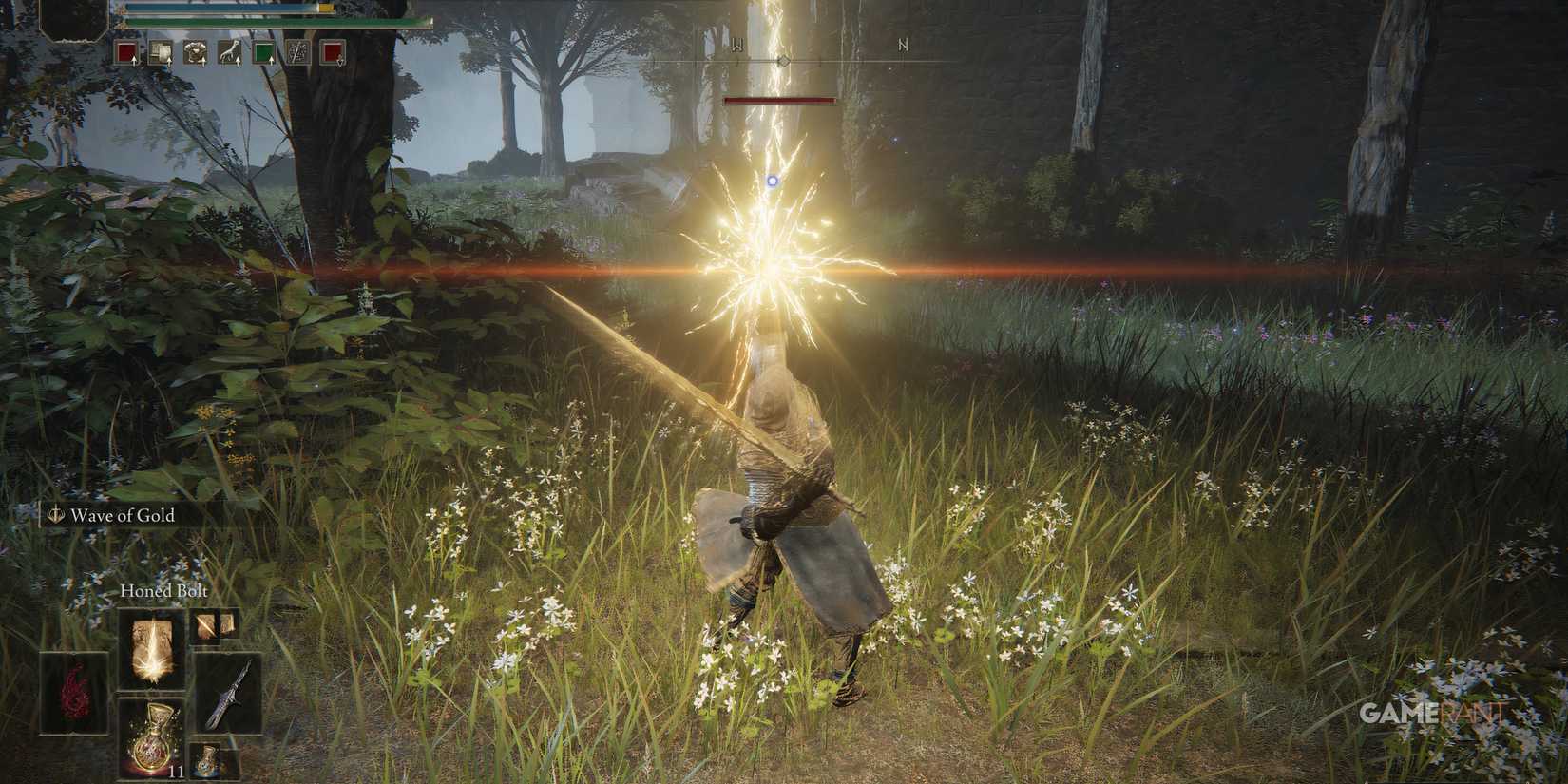Click the red enemy health bar

click(779, 99)
